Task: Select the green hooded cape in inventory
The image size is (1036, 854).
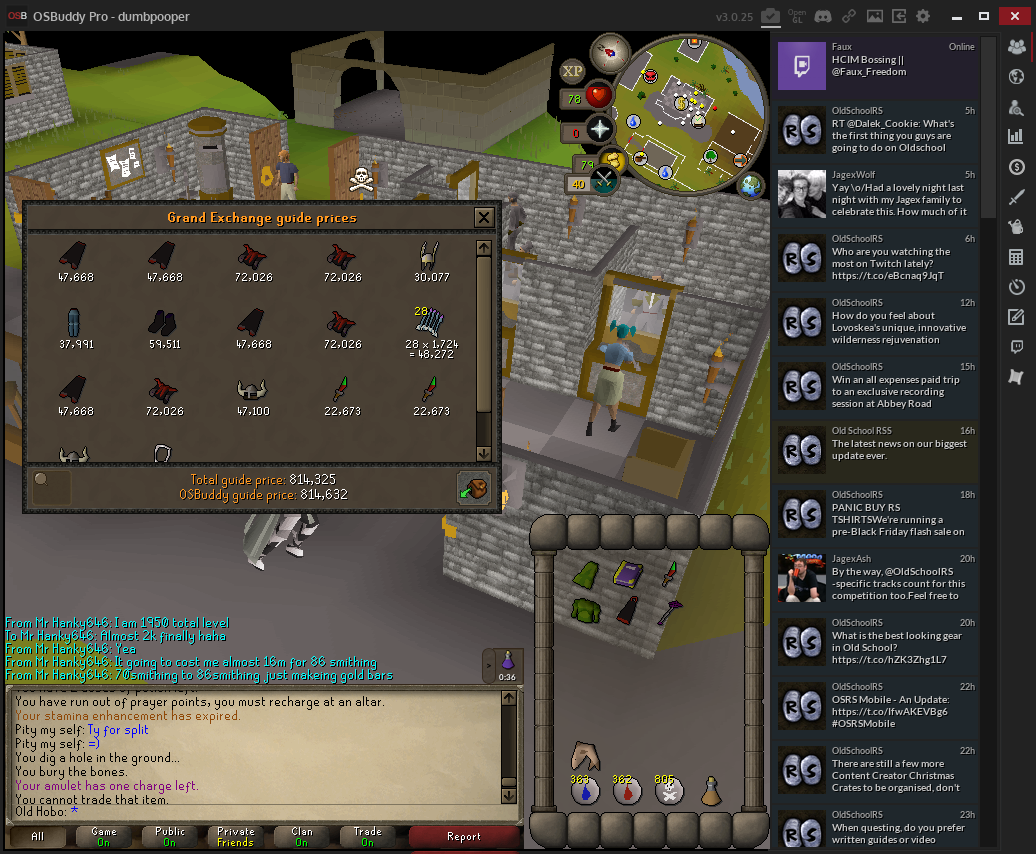Action: (x=585, y=574)
